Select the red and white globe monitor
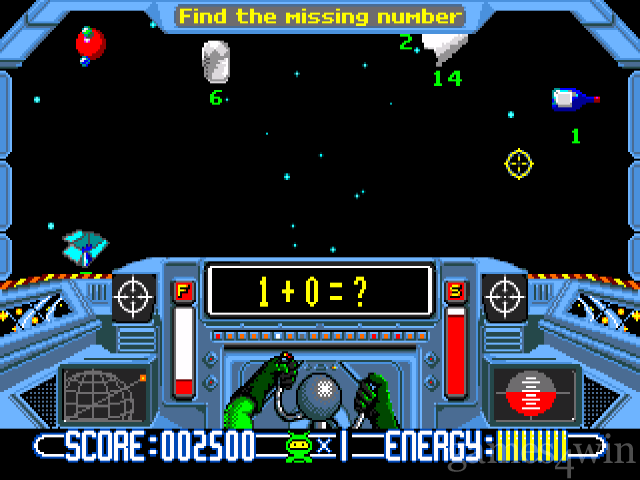Viewport: 640px width, 480px height. point(535,394)
